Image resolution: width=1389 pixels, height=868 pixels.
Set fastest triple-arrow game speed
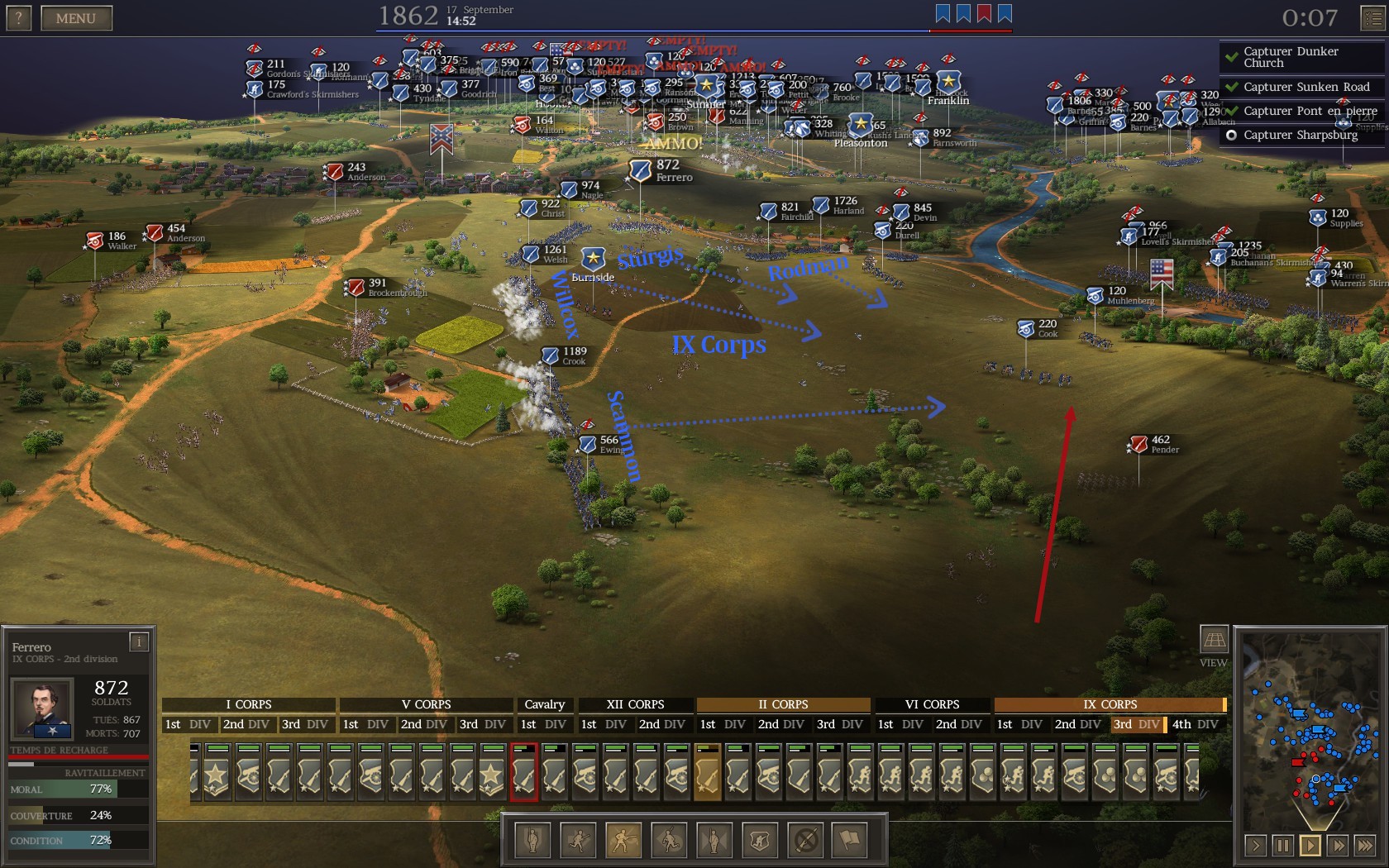(1364, 846)
